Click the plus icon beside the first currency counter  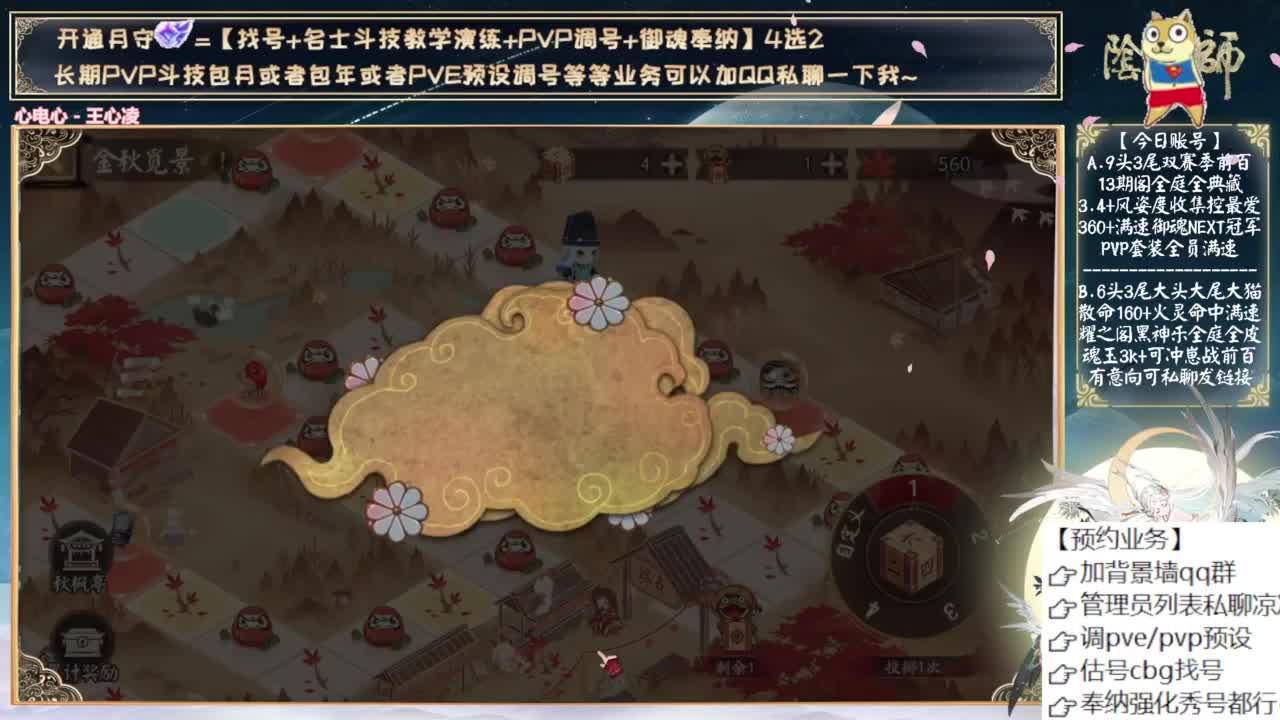(672, 163)
